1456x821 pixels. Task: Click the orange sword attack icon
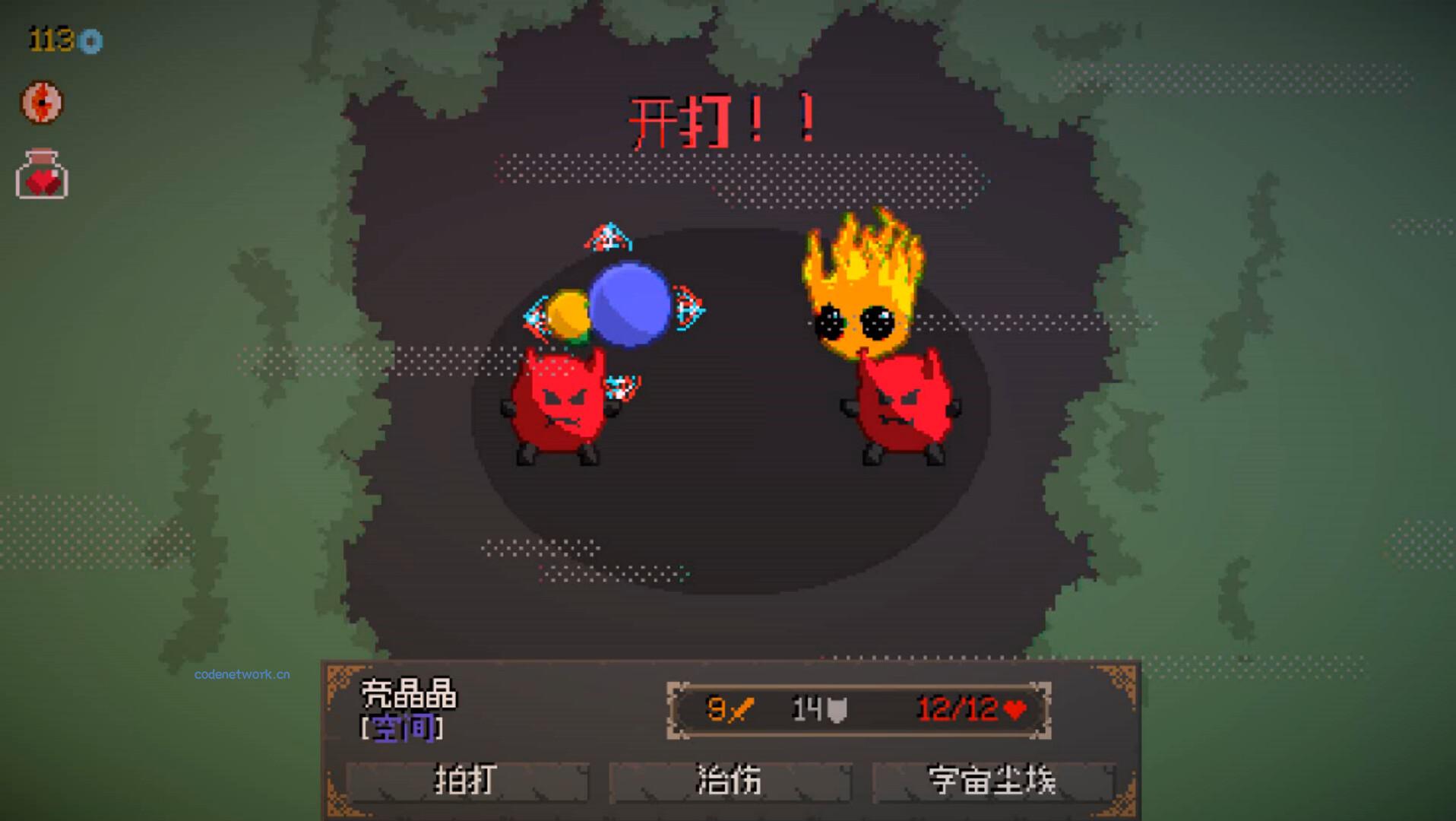[741, 710]
